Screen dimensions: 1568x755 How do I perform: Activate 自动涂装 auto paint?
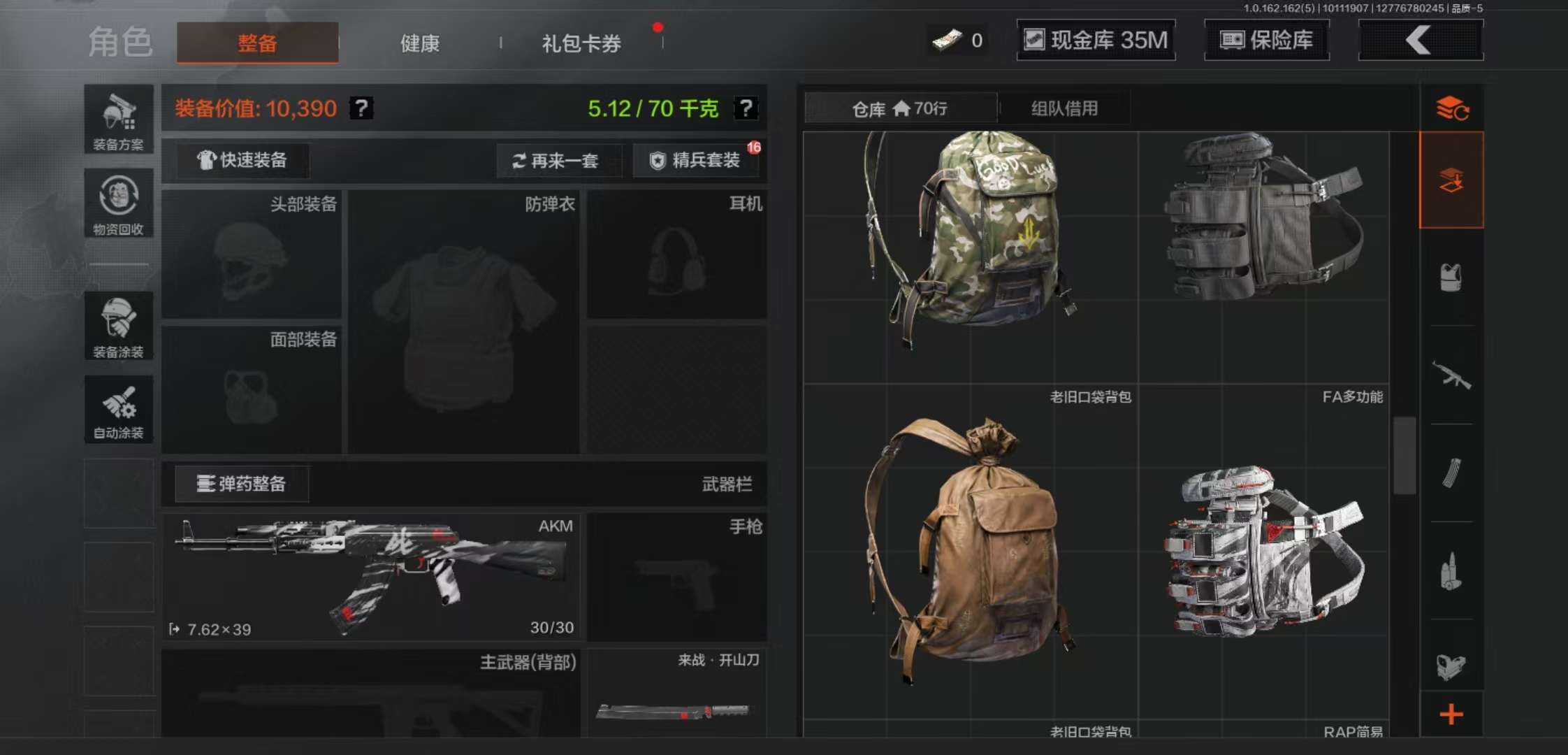[119, 410]
